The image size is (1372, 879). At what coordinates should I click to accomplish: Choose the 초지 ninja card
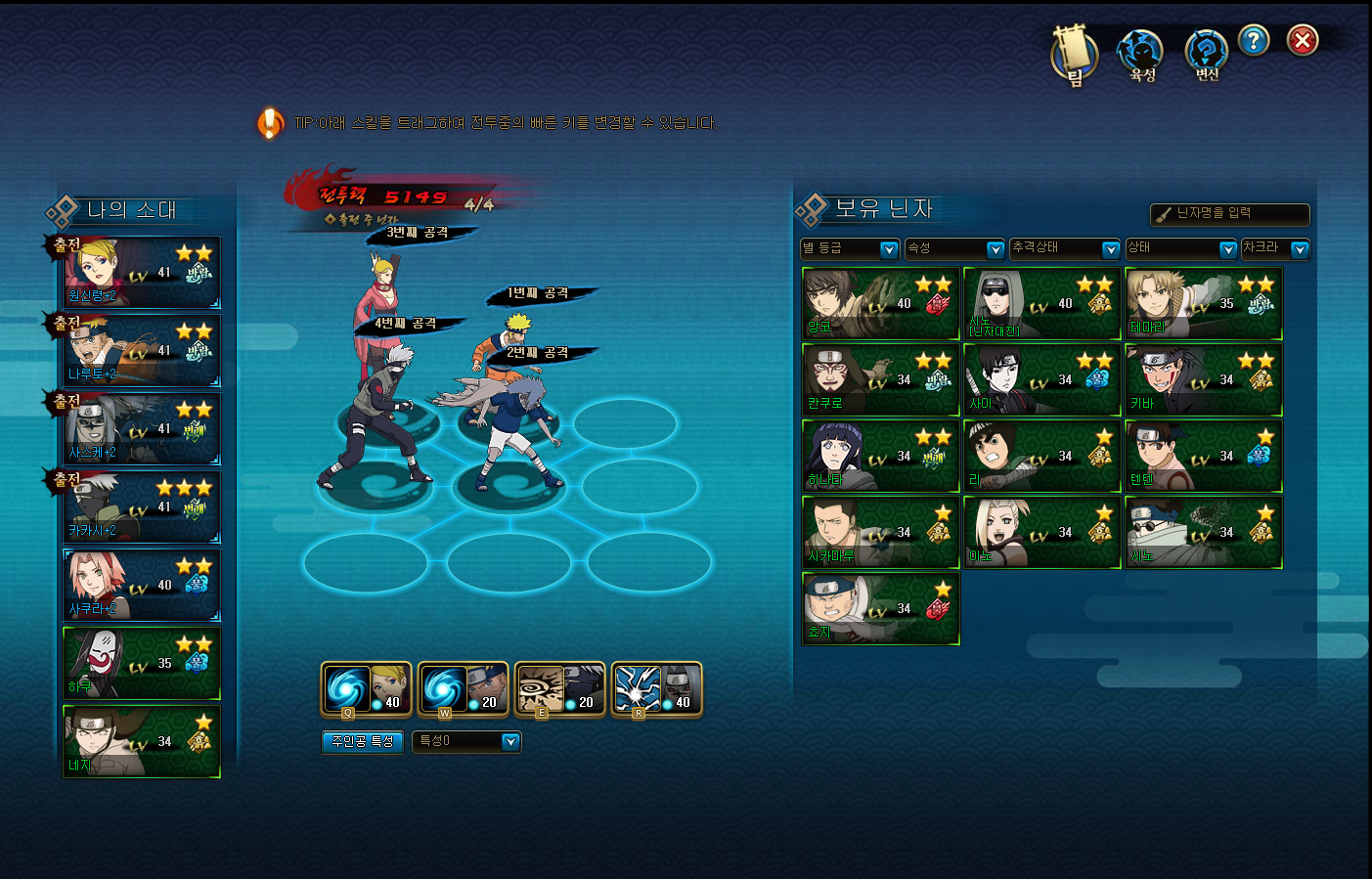[x=880, y=609]
